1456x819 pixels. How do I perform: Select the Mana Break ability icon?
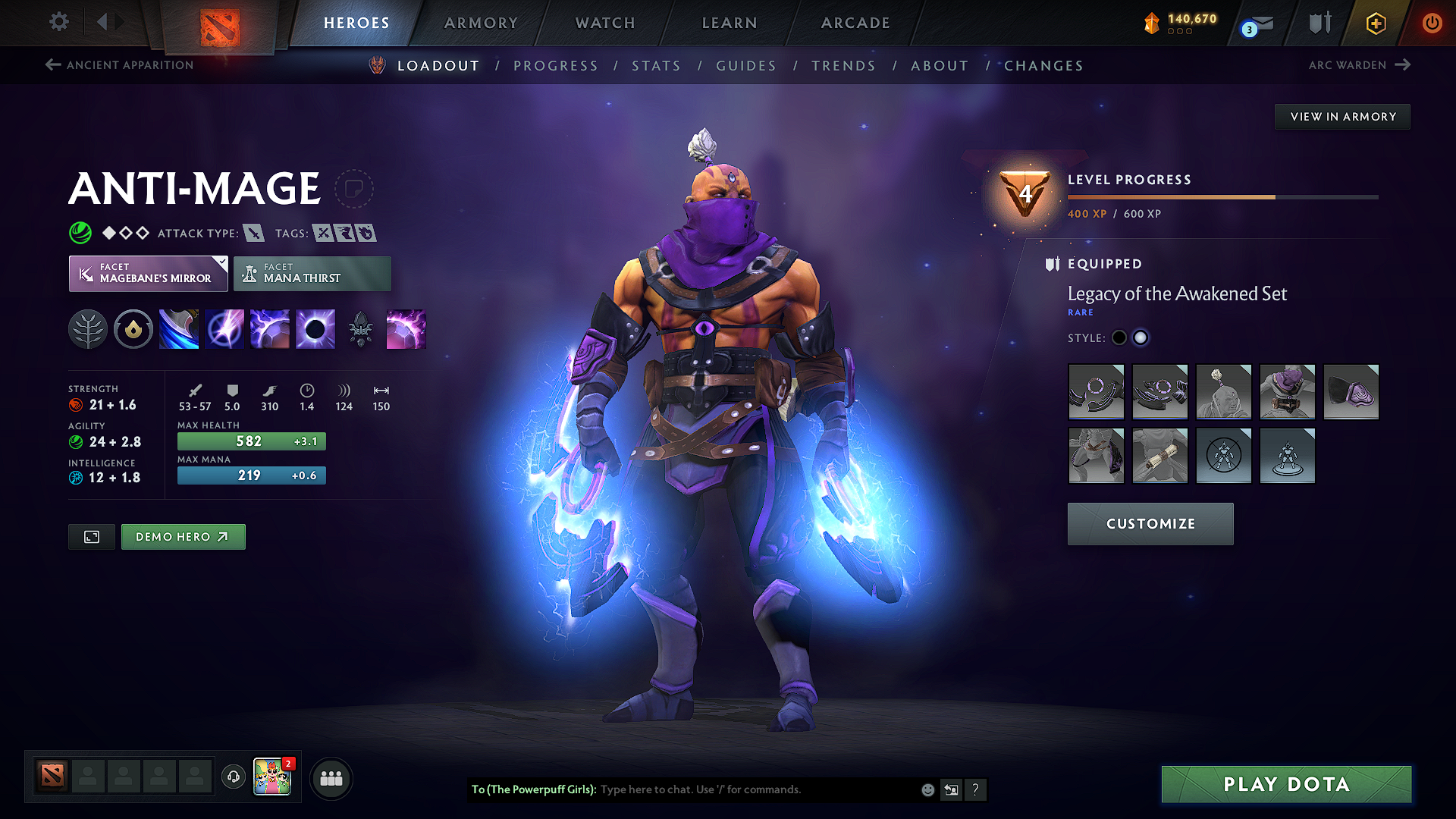pyautogui.click(x=178, y=328)
